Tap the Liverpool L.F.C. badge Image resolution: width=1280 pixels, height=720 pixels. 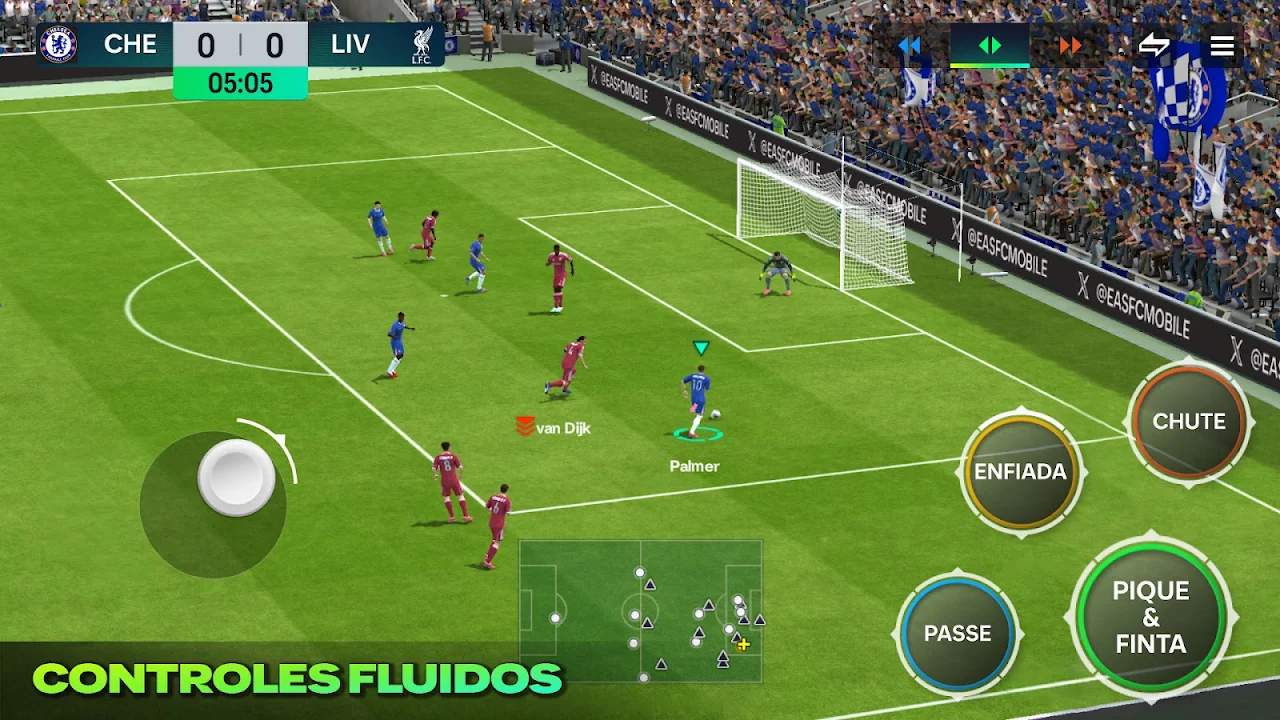[x=421, y=44]
